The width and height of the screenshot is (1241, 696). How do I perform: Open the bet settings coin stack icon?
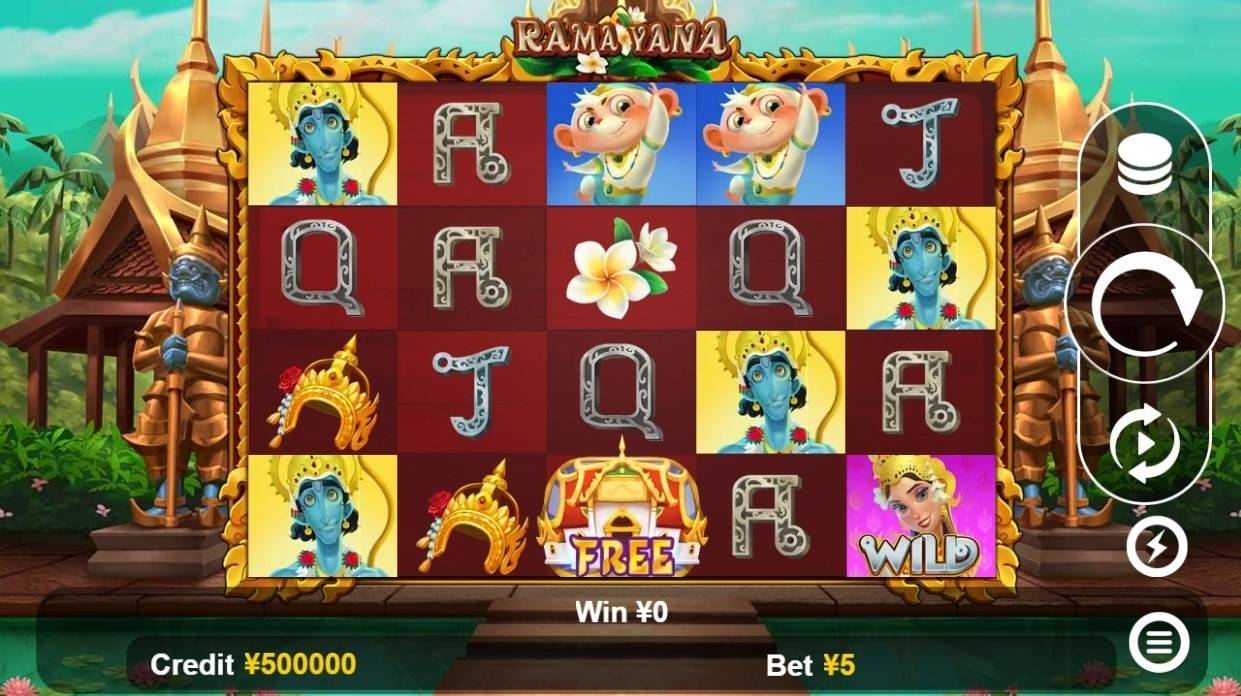click(1144, 167)
